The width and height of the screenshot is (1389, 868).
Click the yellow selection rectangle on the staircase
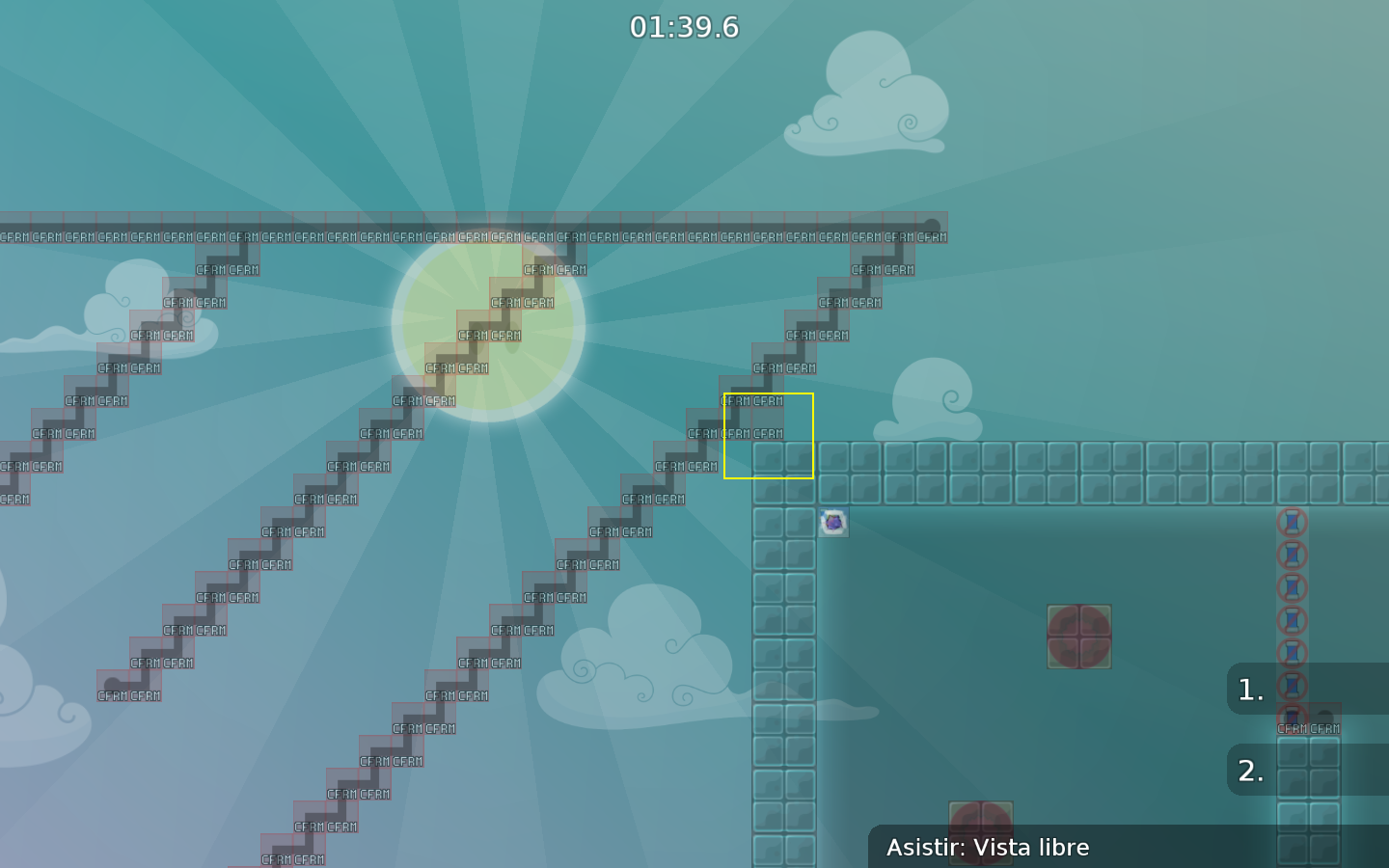(769, 435)
